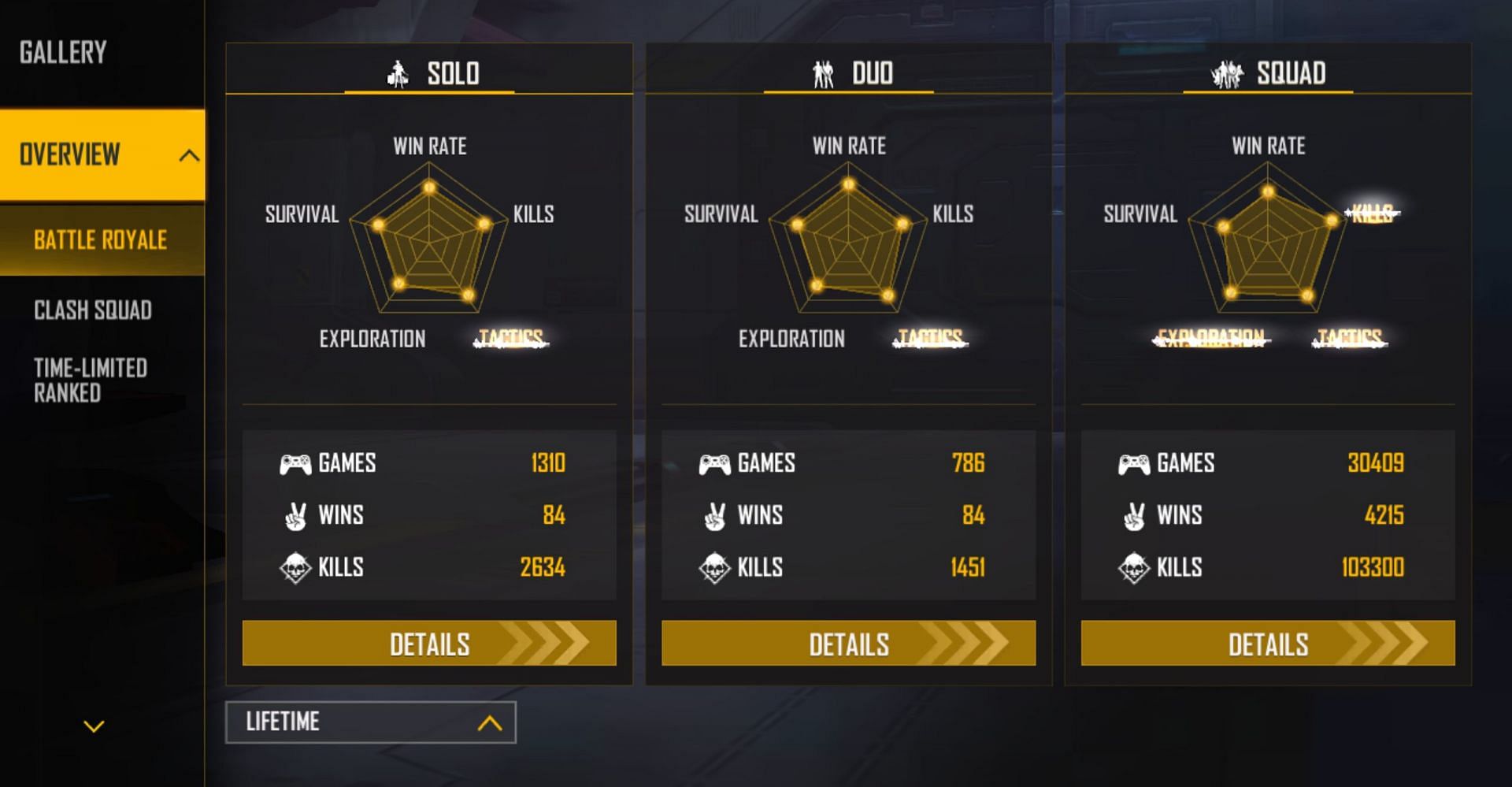Switch to Clash Squad stats
This screenshot has width=1512, height=787.
point(93,310)
